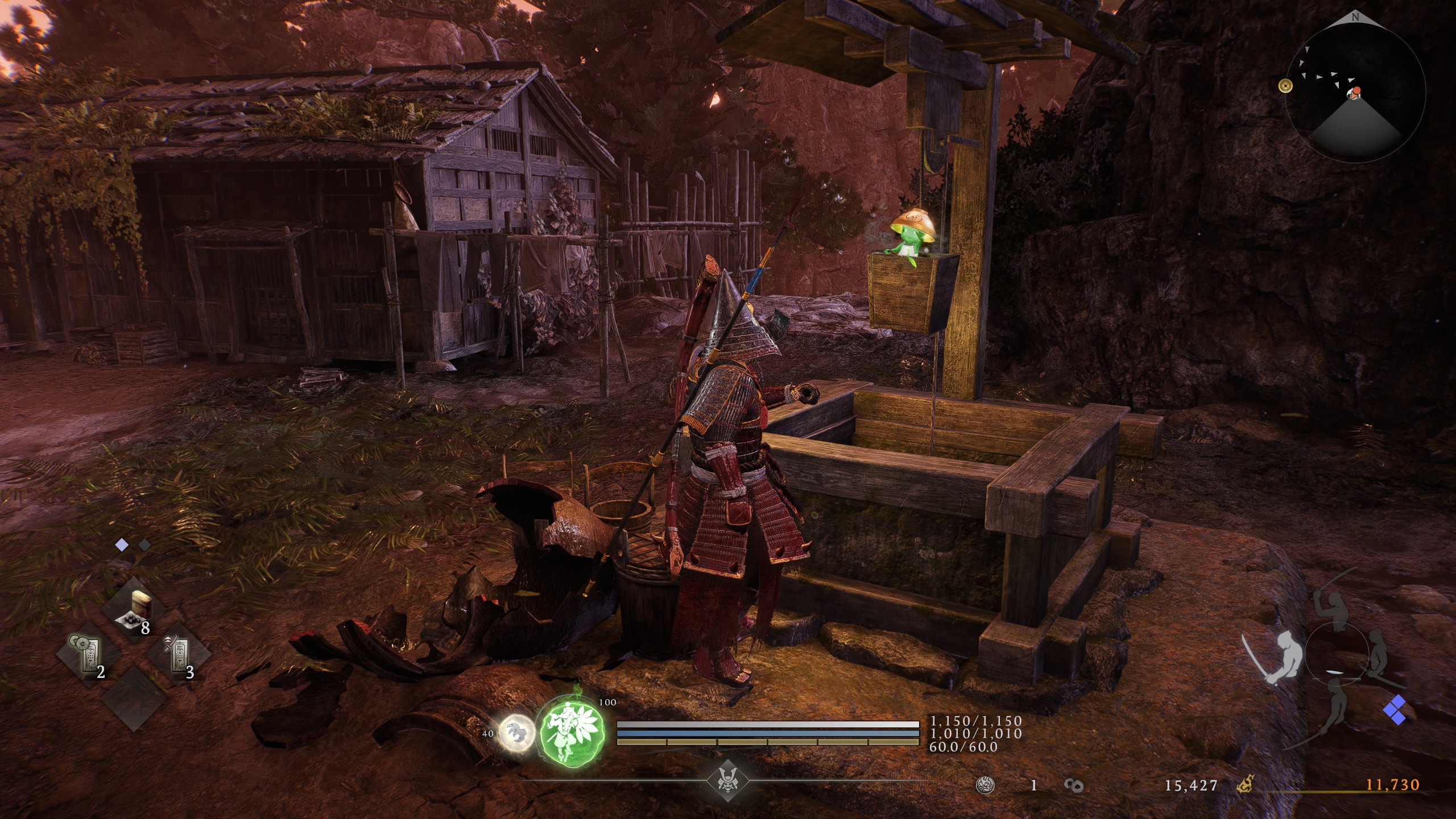Trigger the white yokai ability orb

tap(517, 732)
